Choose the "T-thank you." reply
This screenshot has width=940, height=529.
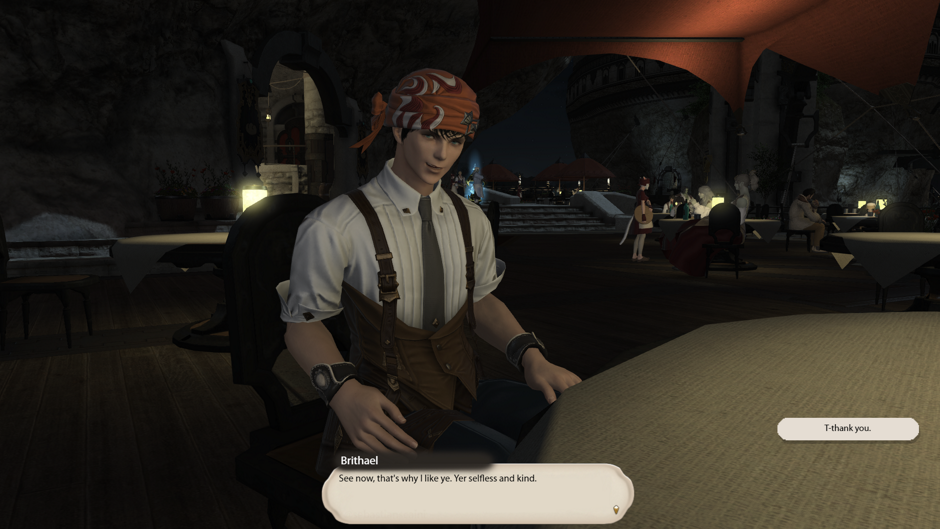tap(847, 428)
